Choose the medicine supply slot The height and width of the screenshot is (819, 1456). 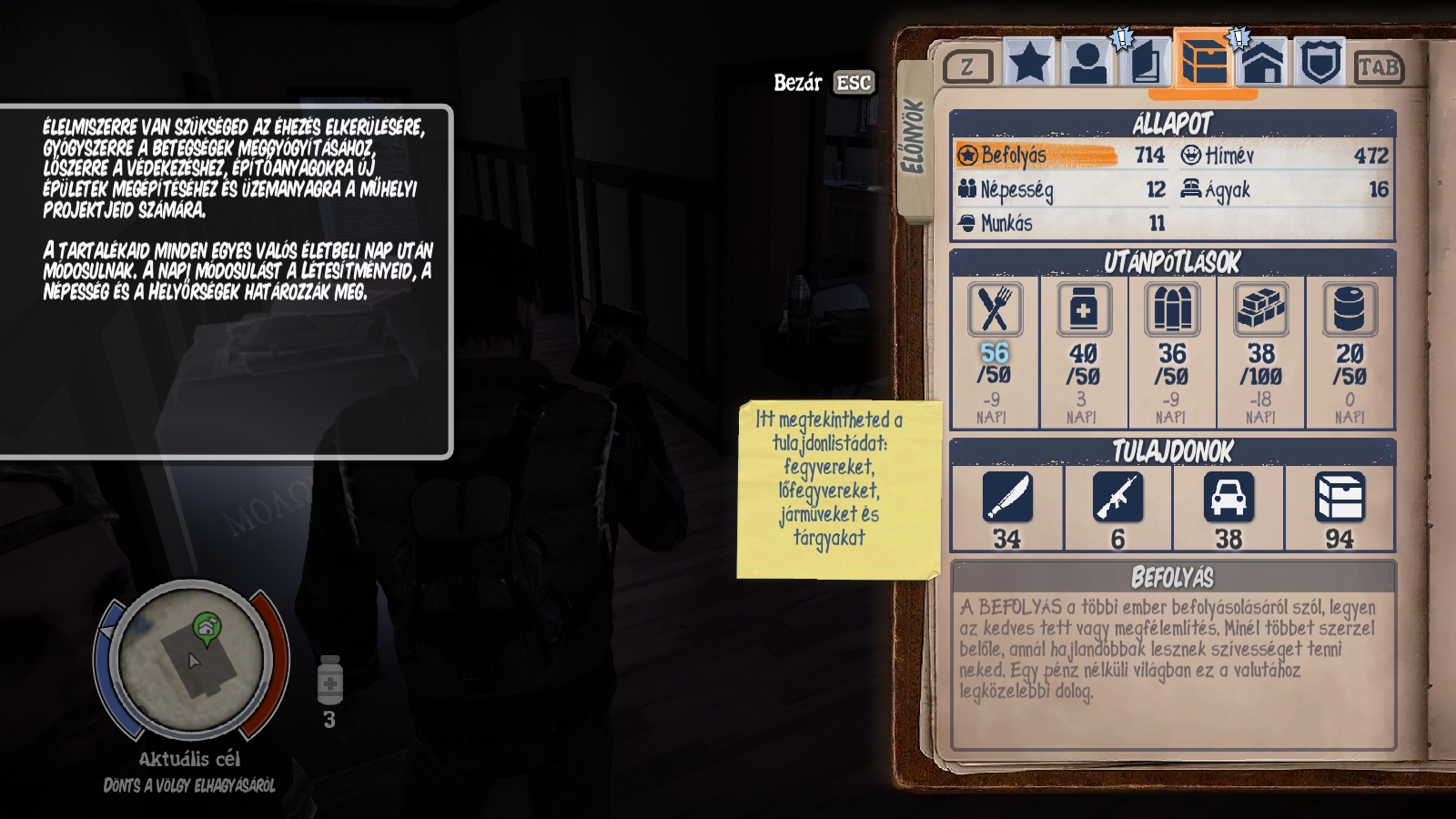[x=1083, y=352]
